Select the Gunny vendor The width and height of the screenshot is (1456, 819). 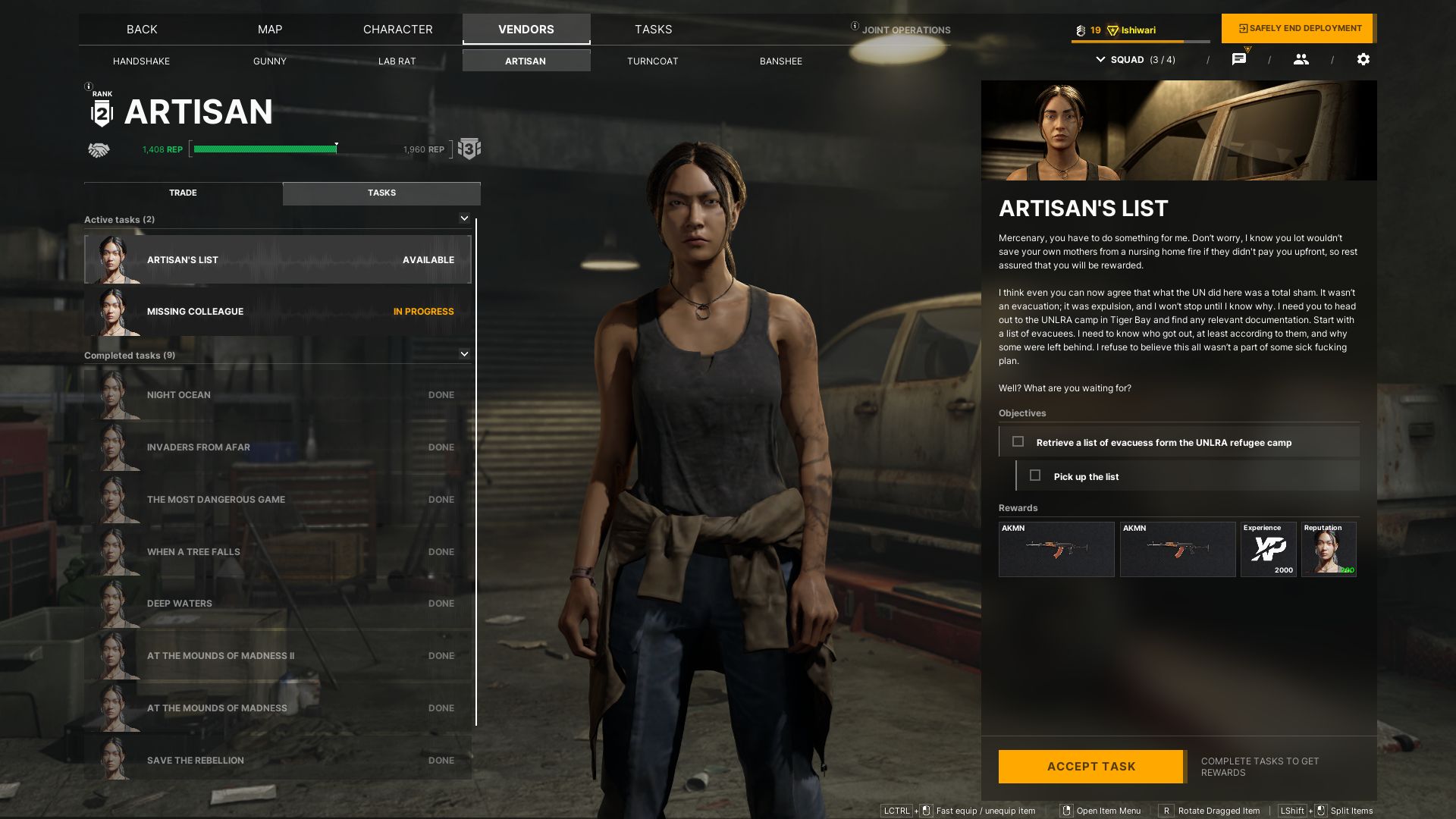269,61
